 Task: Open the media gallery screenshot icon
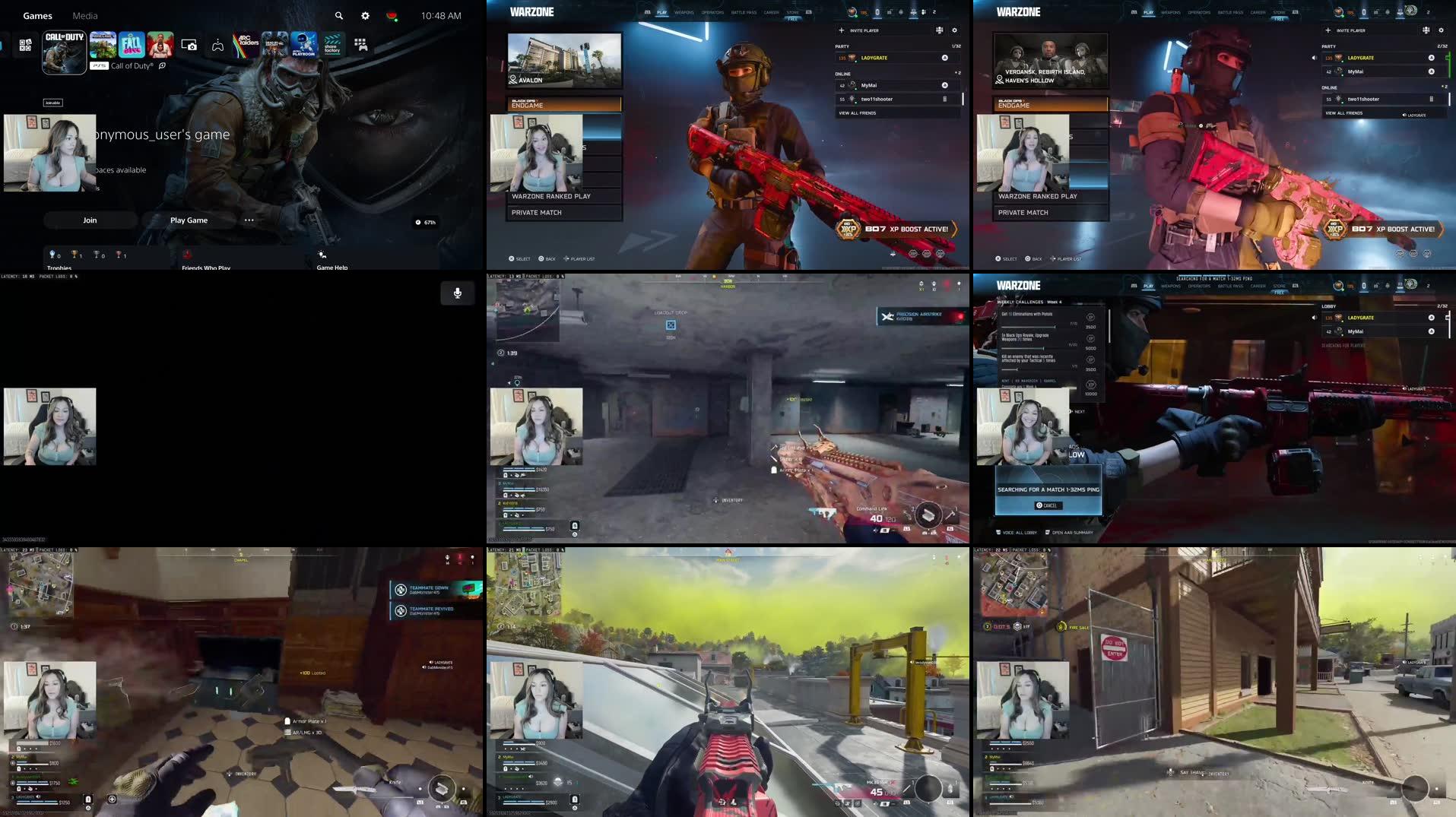(x=189, y=46)
